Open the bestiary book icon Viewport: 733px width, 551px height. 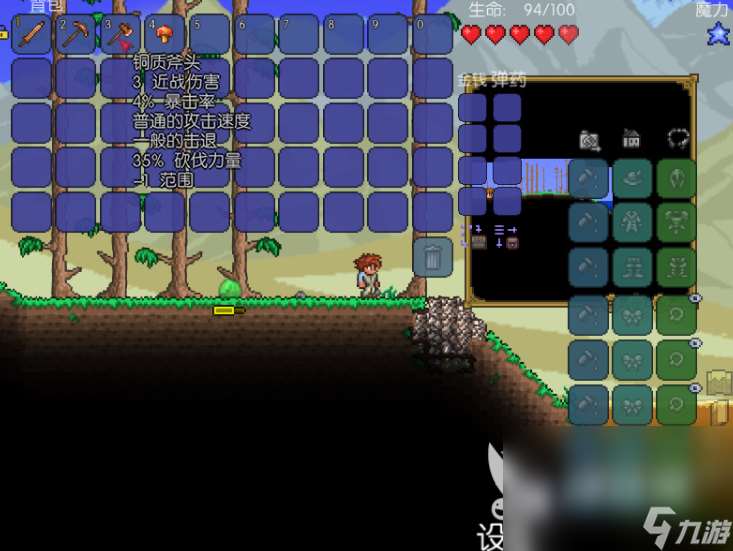[x=720, y=384]
